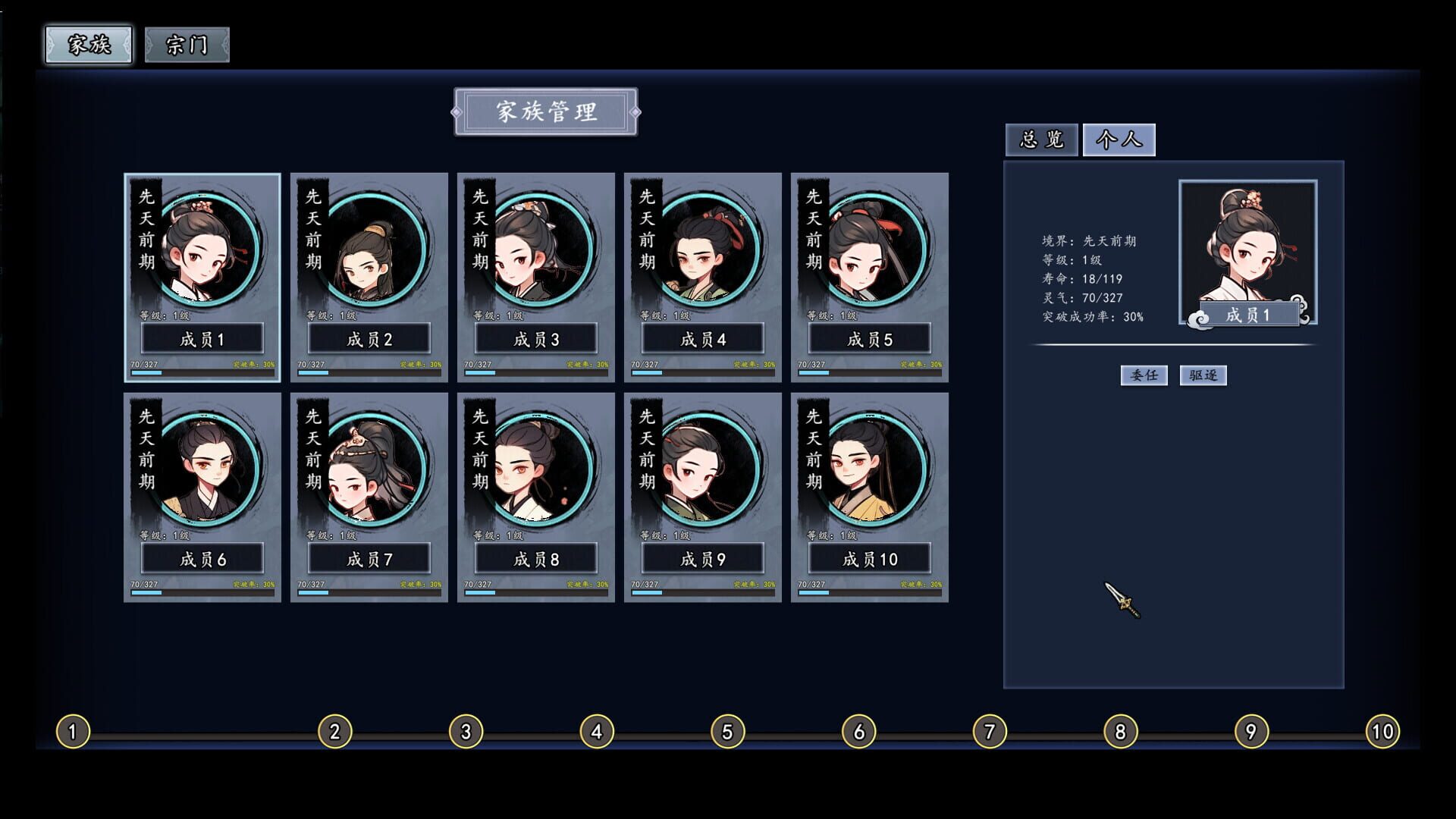Click marker 1 on the bottom progression track
Screen dimensions: 1456x819
tap(72, 730)
